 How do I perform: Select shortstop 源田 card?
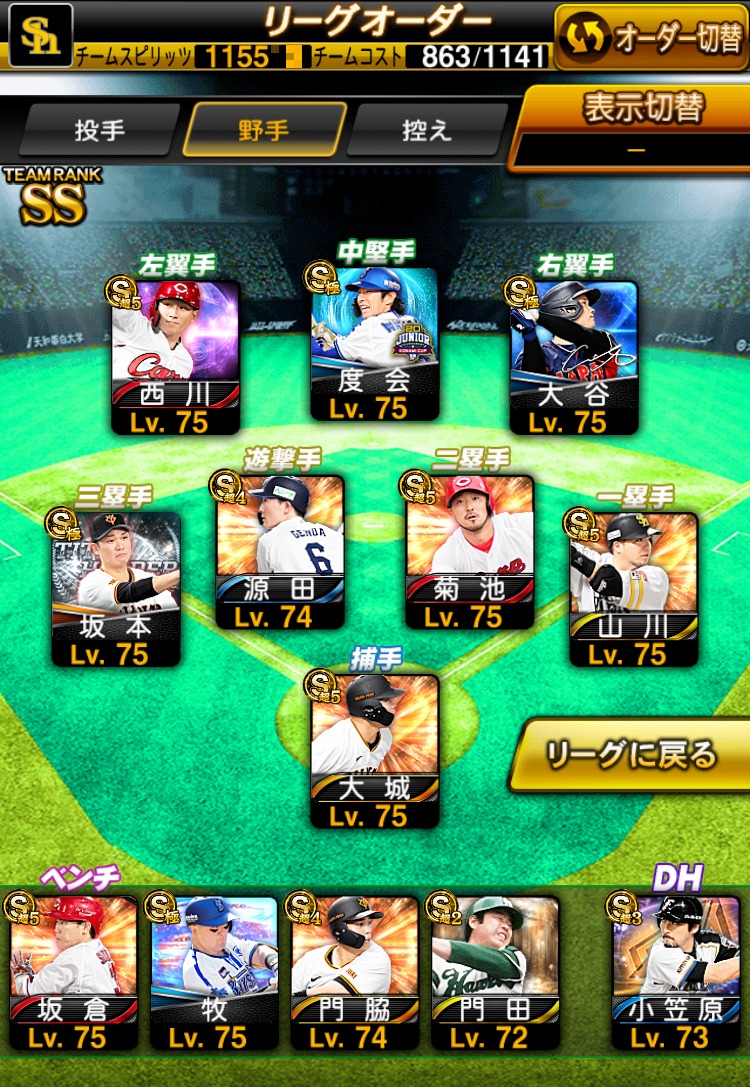(280, 551)
